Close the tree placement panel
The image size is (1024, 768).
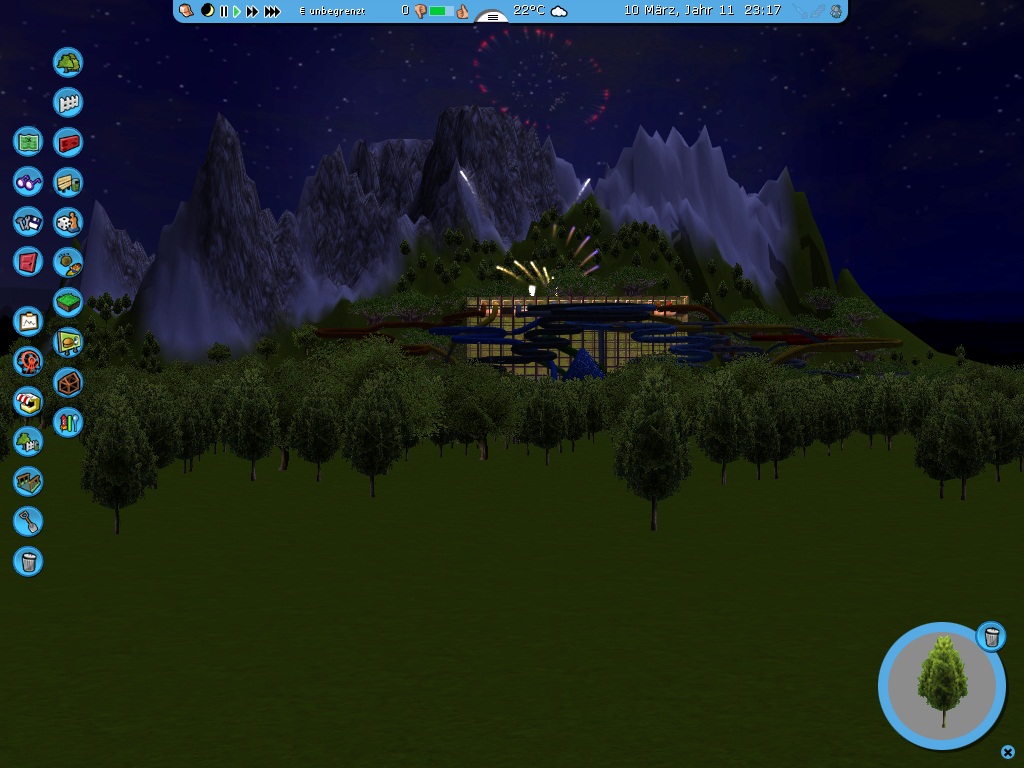[x=1008, y=752]
